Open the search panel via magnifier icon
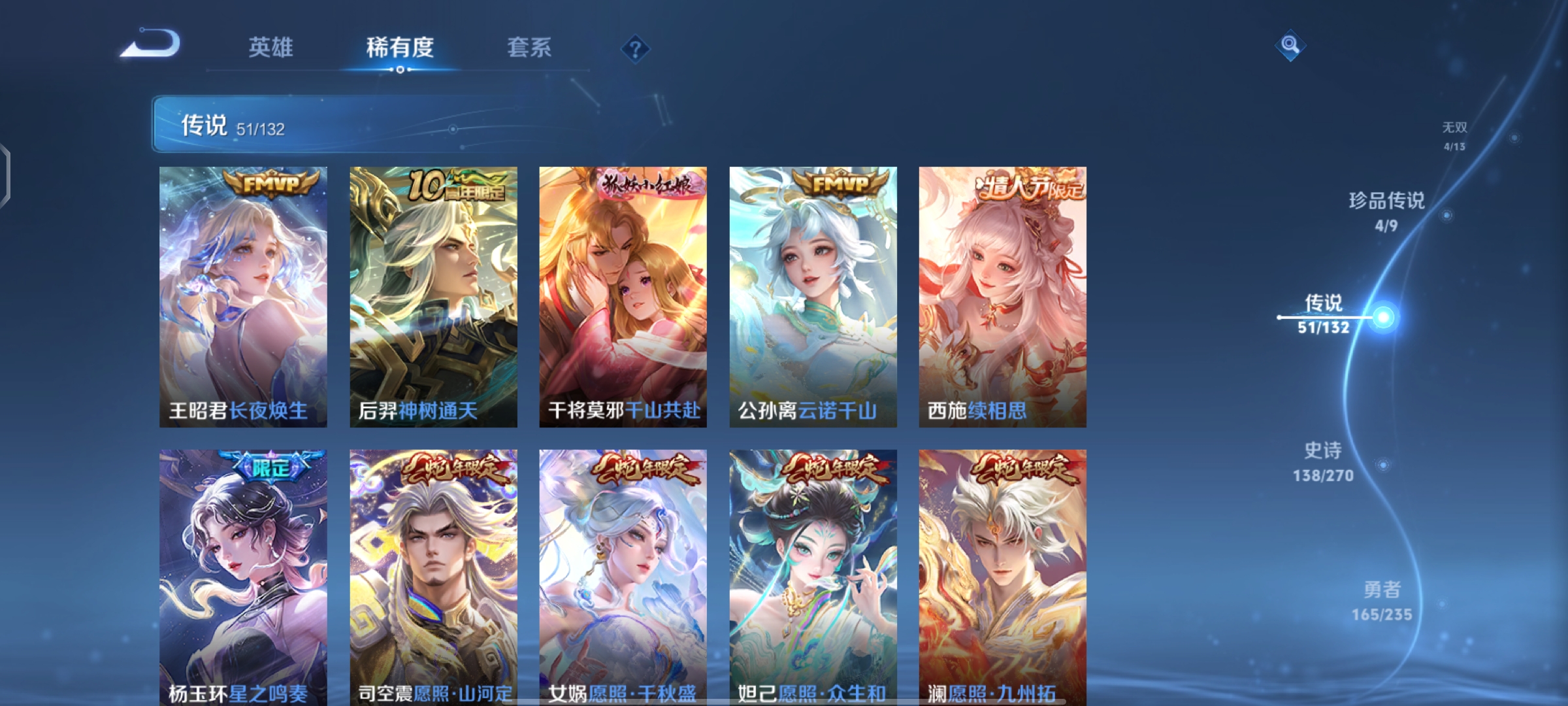Viewport: 1568px width, 706px height. pos(1290,46)
